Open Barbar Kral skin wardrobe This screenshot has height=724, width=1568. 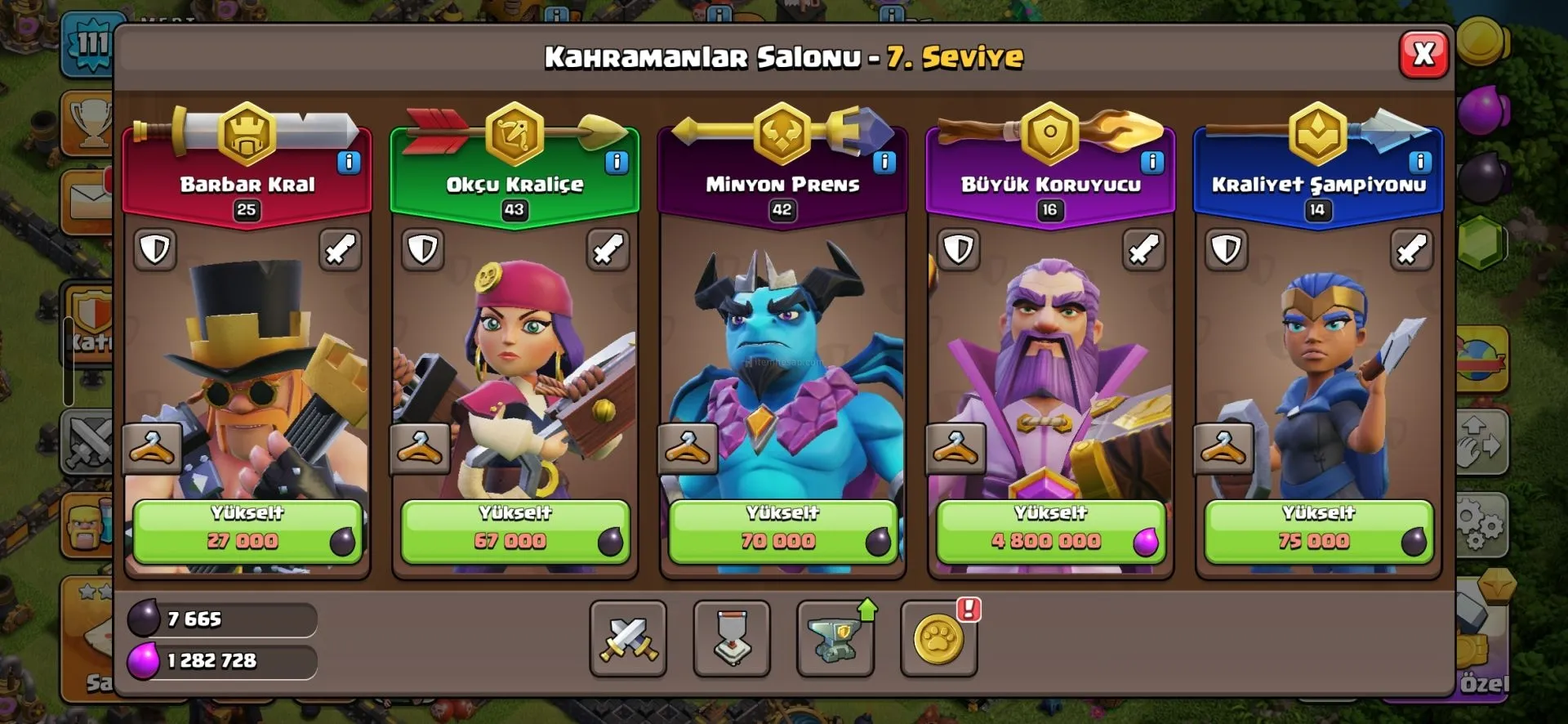(152, 448)
